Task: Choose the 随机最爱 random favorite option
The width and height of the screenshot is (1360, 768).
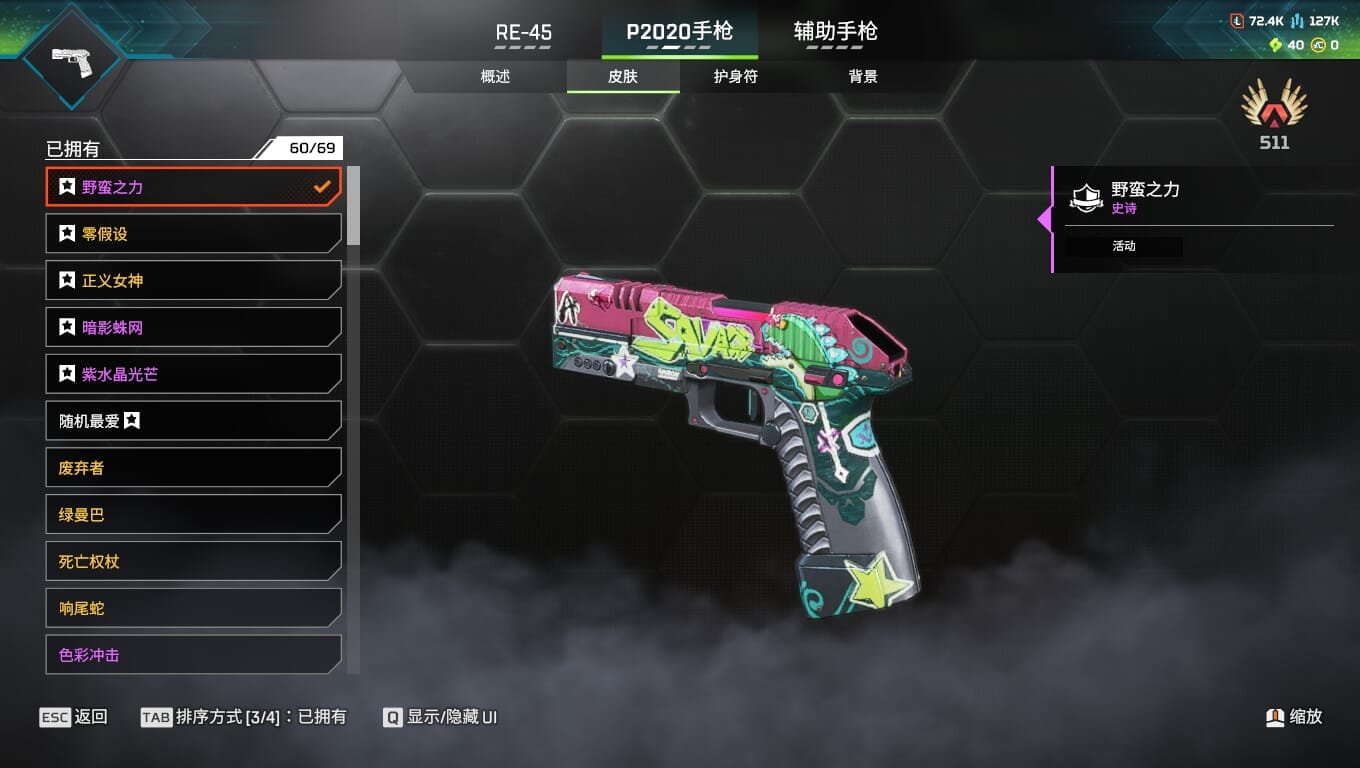Action: (193, 421)
